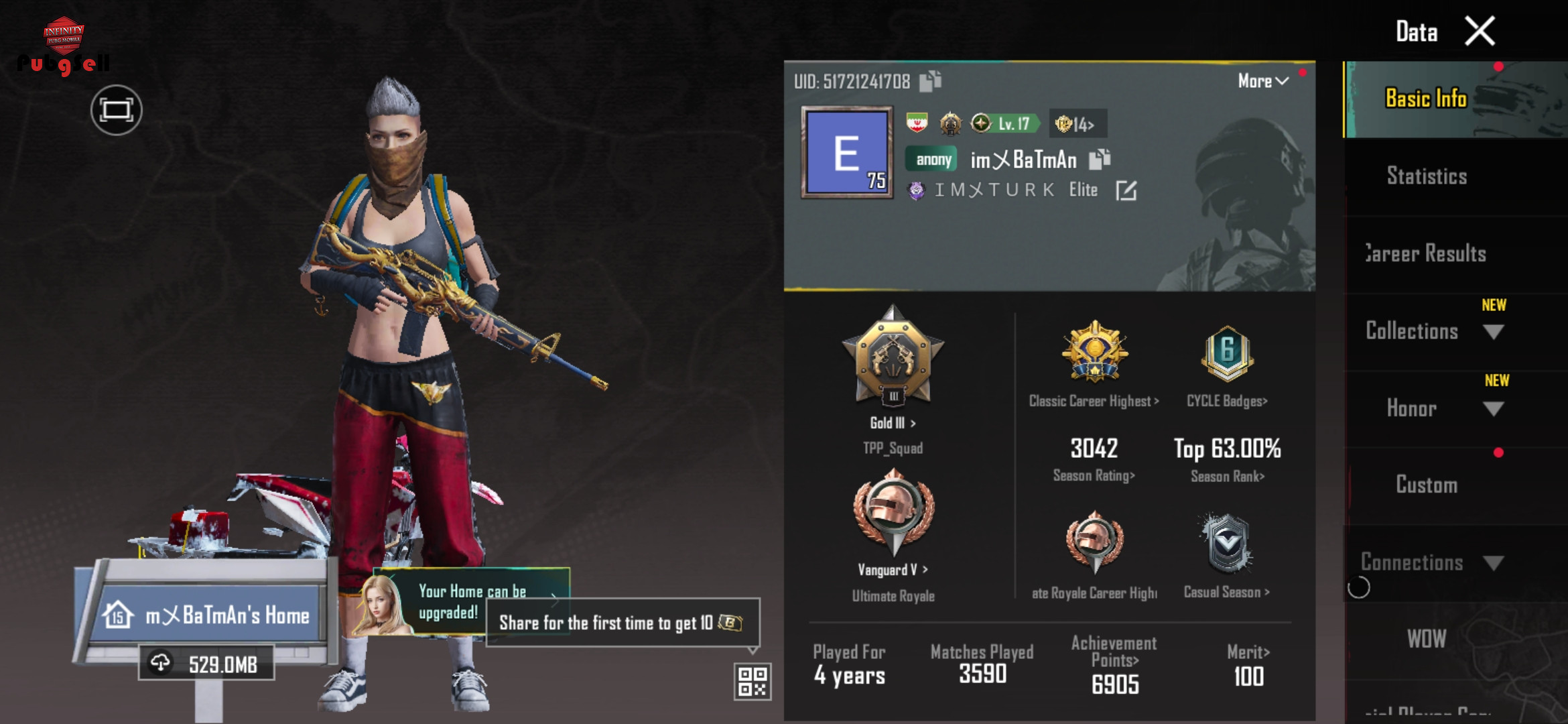1568x724 pixels.
Task: Select the Custom tab
Action: point(1427,485)
